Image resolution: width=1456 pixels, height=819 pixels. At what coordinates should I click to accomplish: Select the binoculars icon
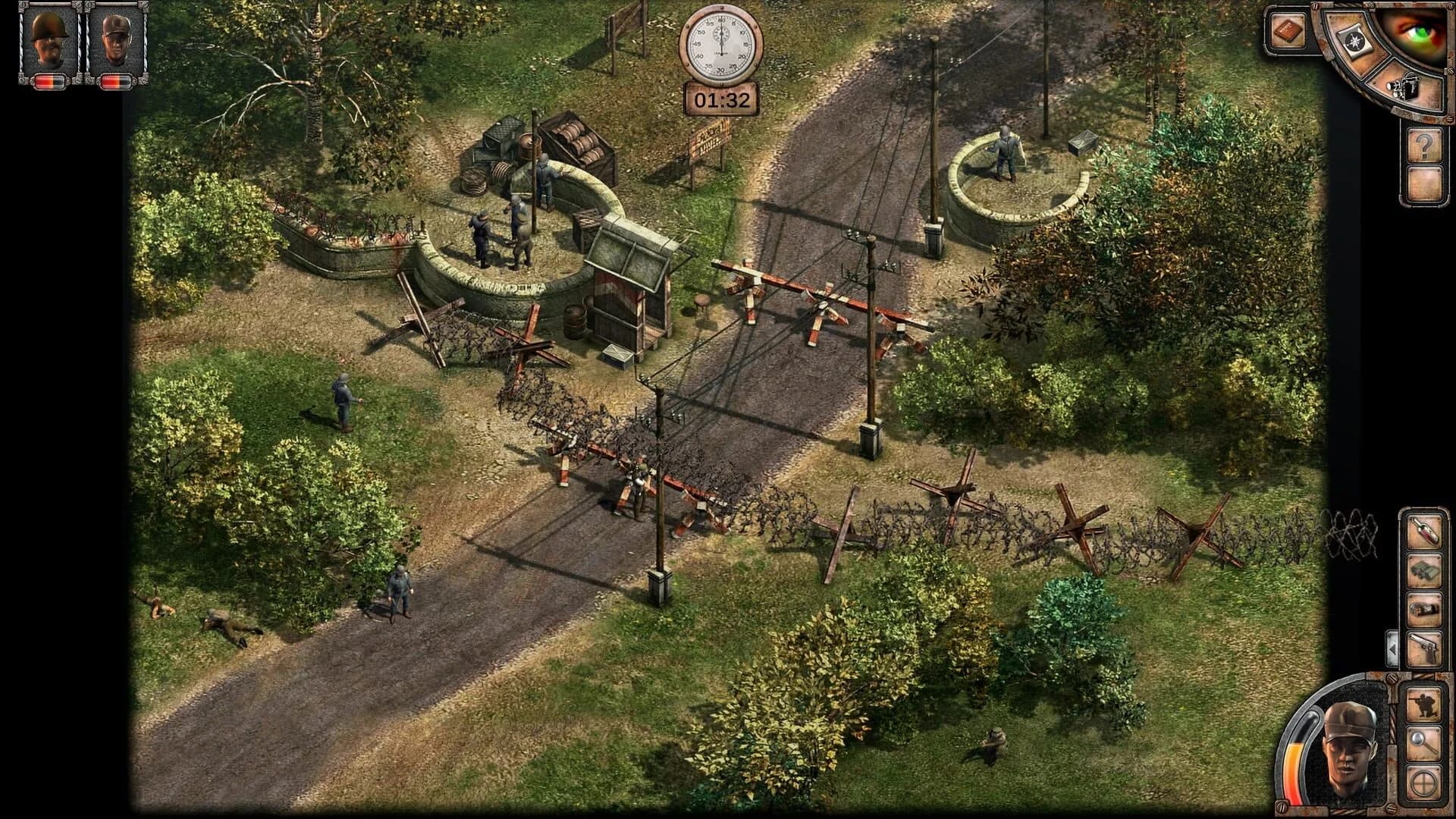tap(1426, 570)
